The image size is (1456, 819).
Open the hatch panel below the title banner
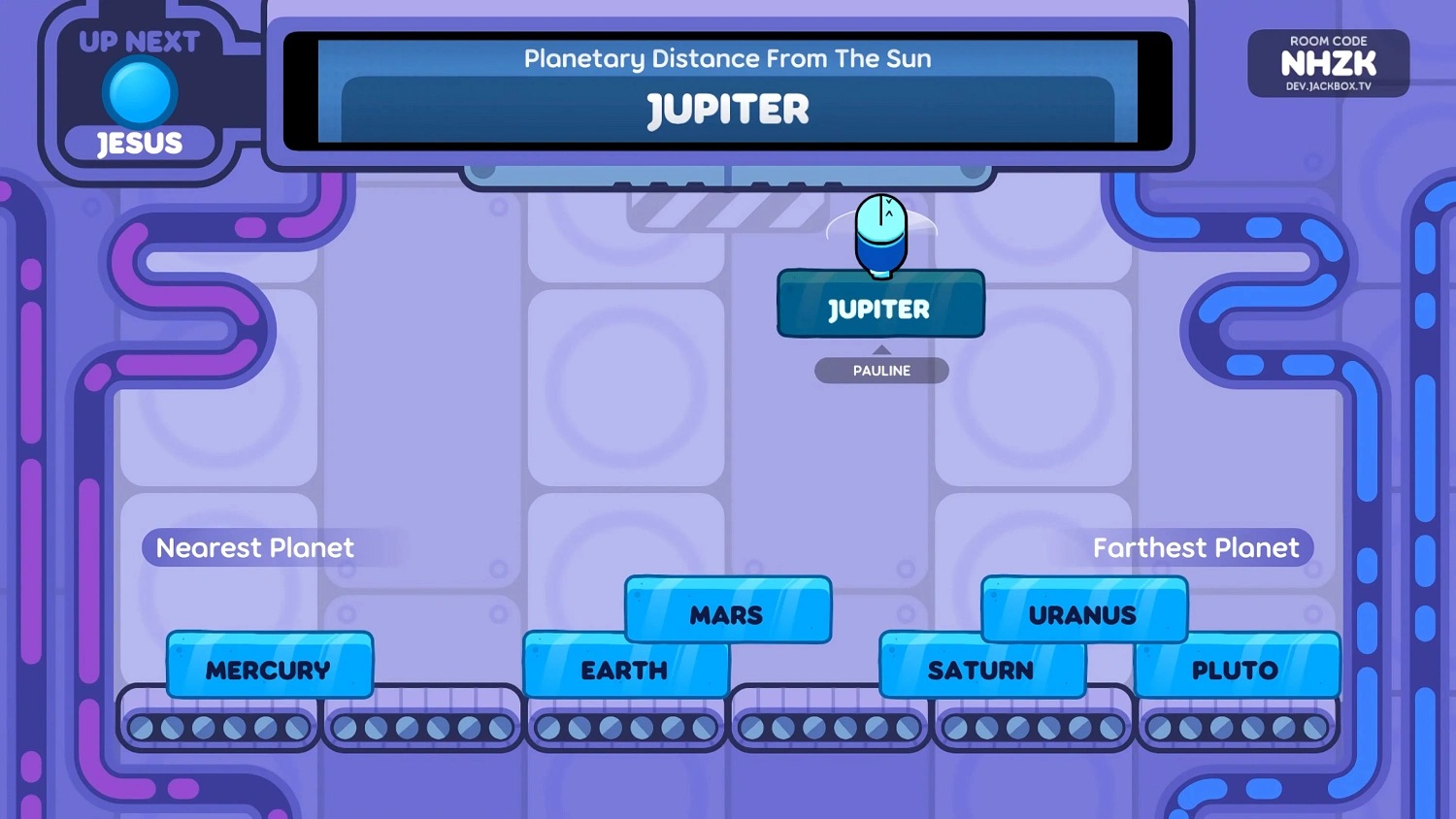click(726, 175)
